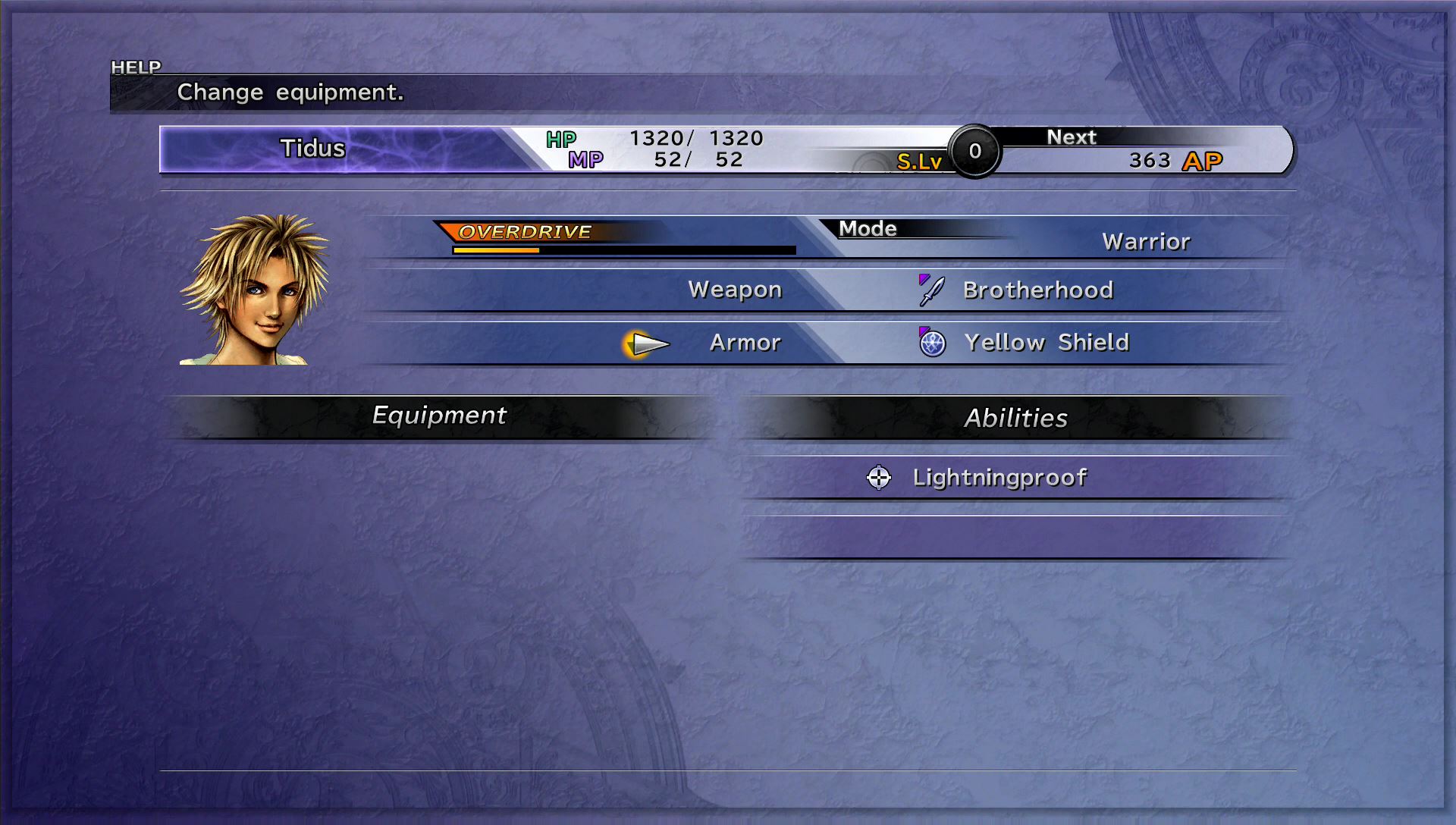Click the Lightningproof ability row
The image size is (1456, 825).
click(999, 478)
